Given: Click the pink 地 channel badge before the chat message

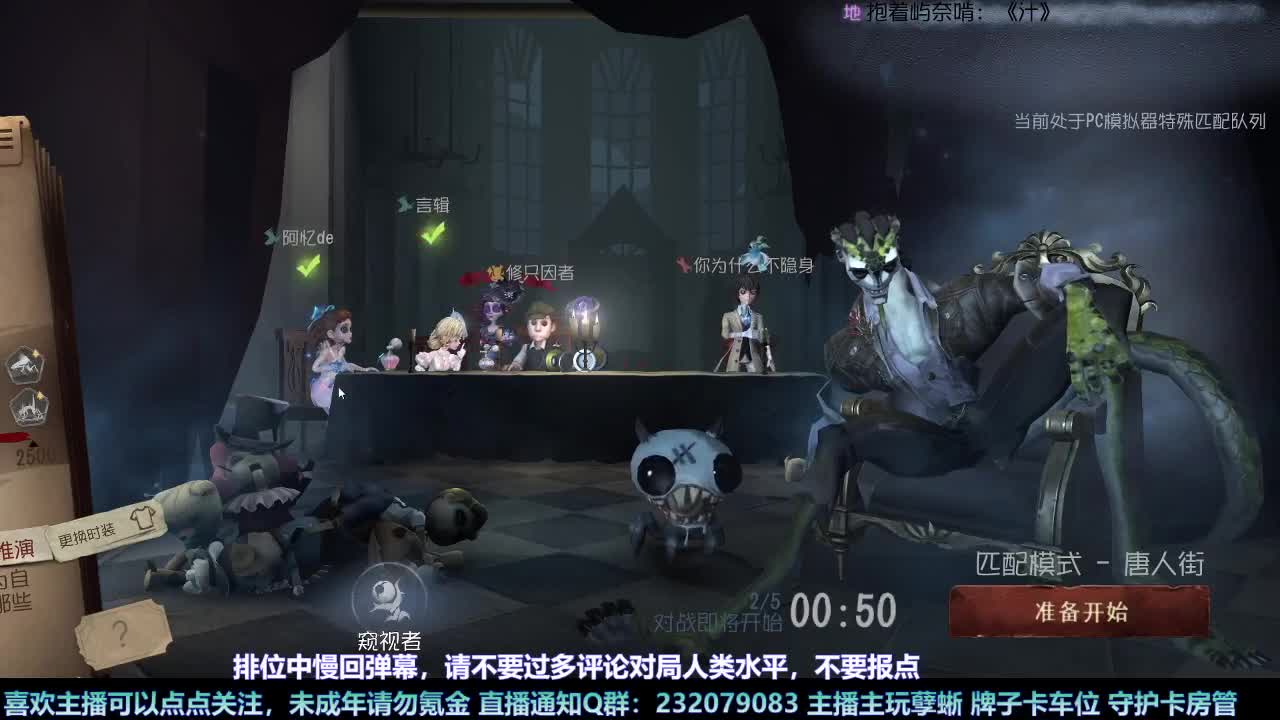Looking at the screenshot, I should (x=851, y=14).
